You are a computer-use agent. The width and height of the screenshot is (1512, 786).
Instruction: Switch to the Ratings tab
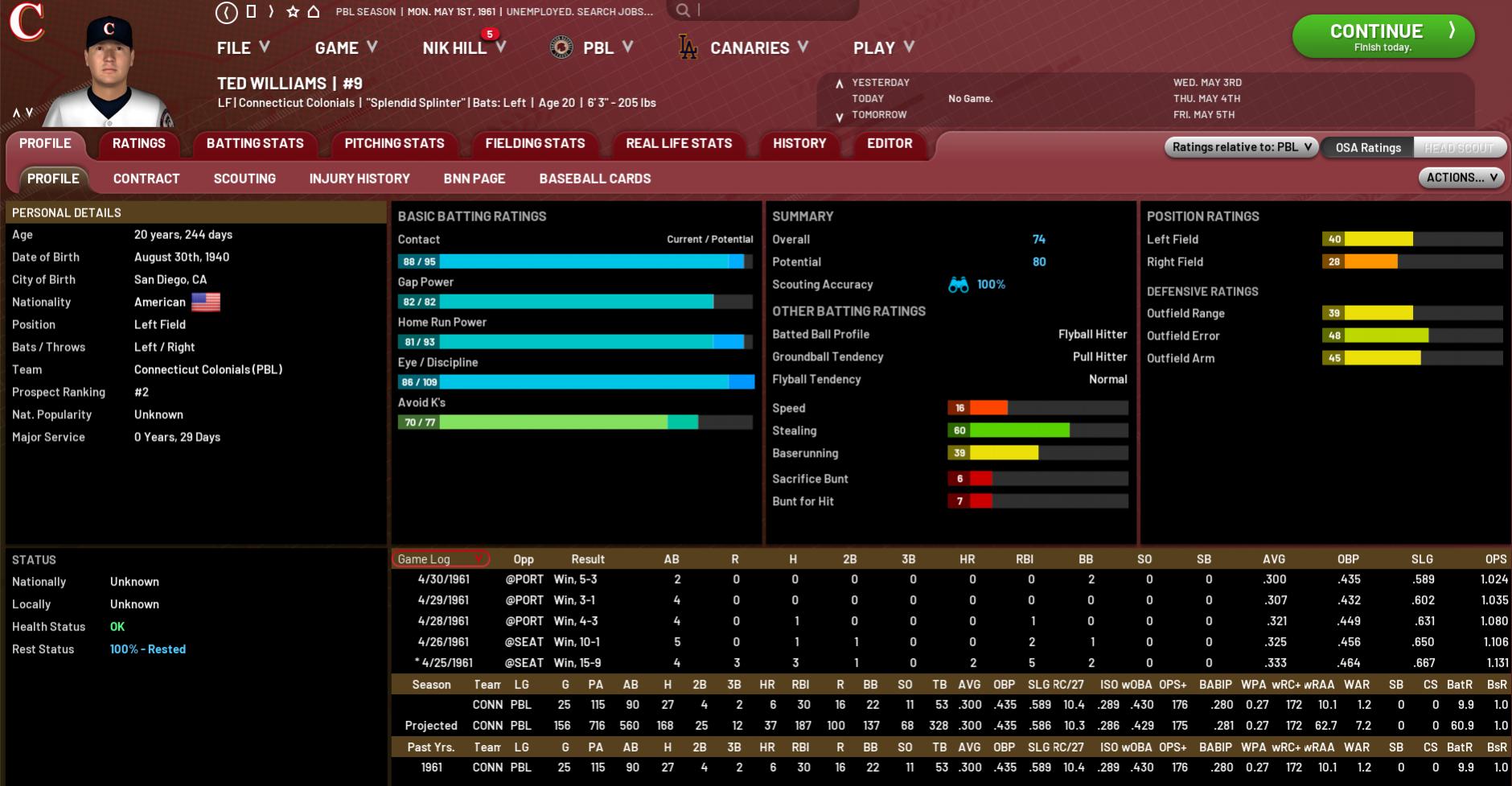[139, 143]
